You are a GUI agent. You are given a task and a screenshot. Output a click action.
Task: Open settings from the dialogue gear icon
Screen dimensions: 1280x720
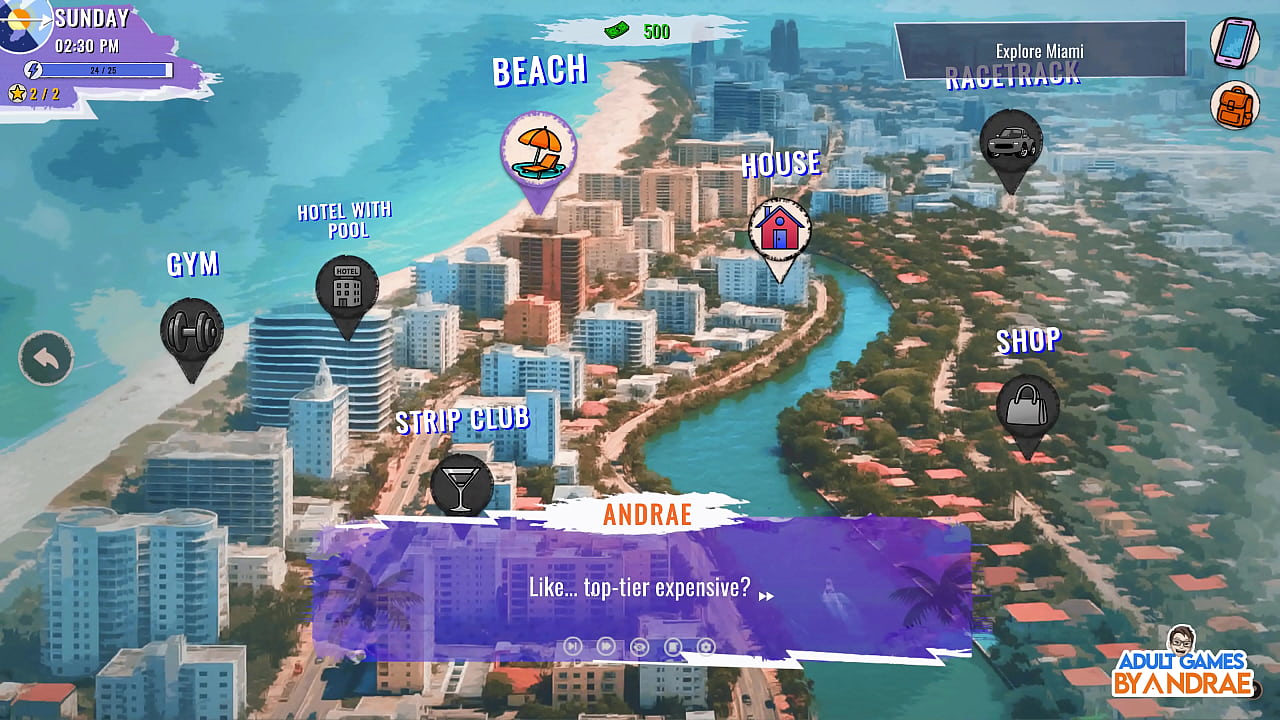(706, 647)
